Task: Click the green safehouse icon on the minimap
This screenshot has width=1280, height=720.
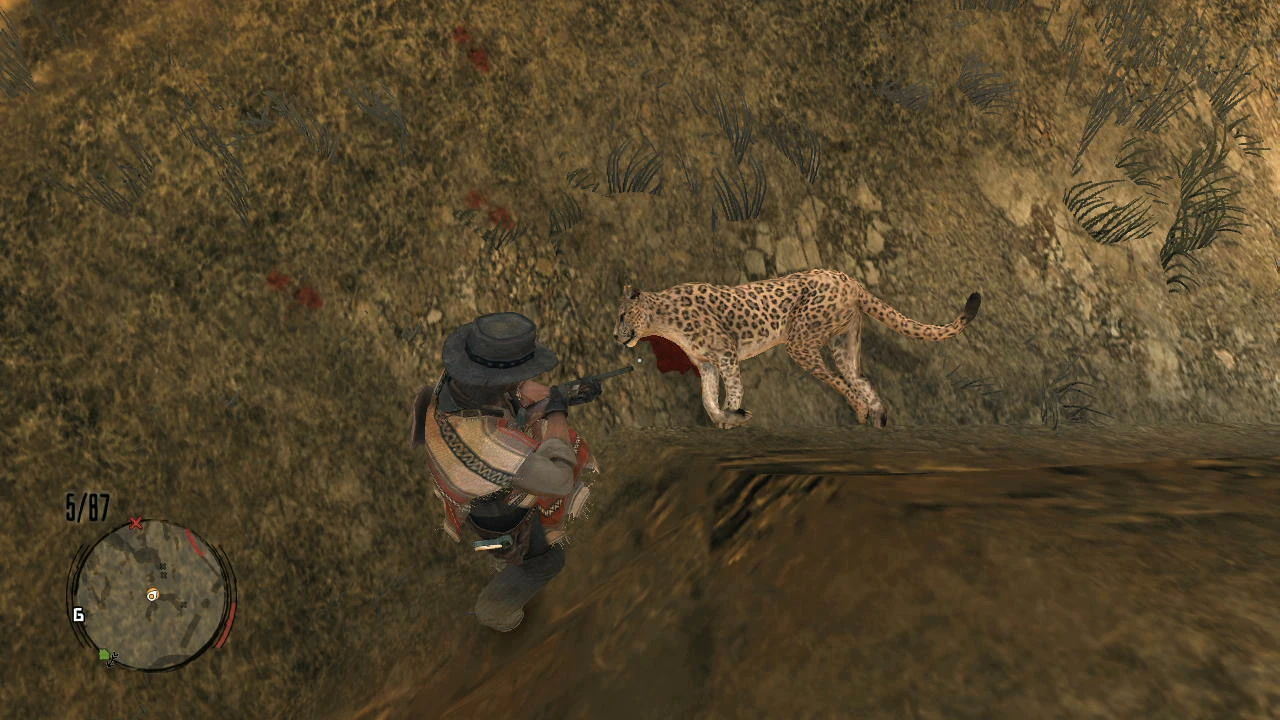Action: click(105, 655)
